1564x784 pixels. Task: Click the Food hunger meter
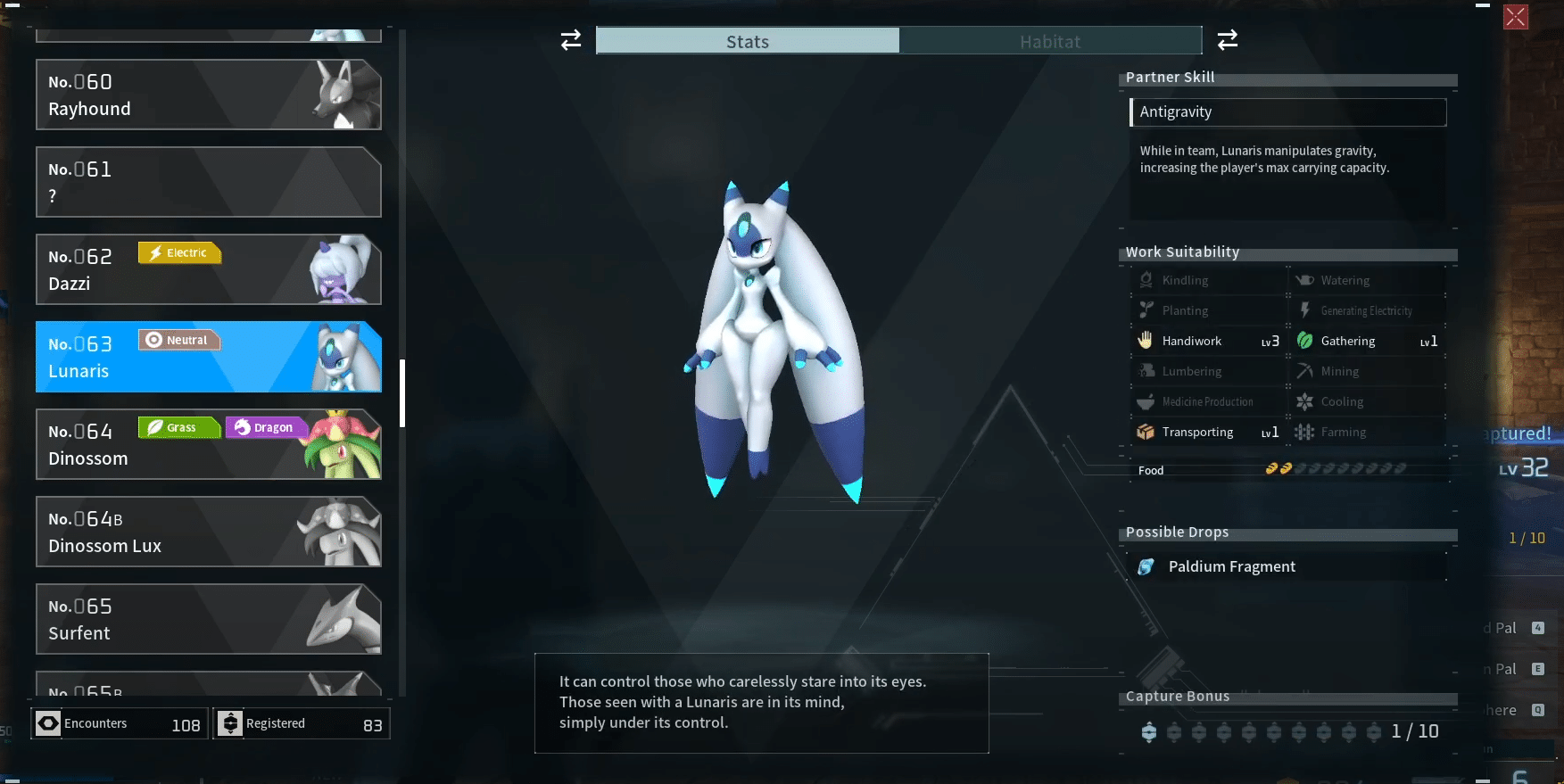coord(1334,466)
